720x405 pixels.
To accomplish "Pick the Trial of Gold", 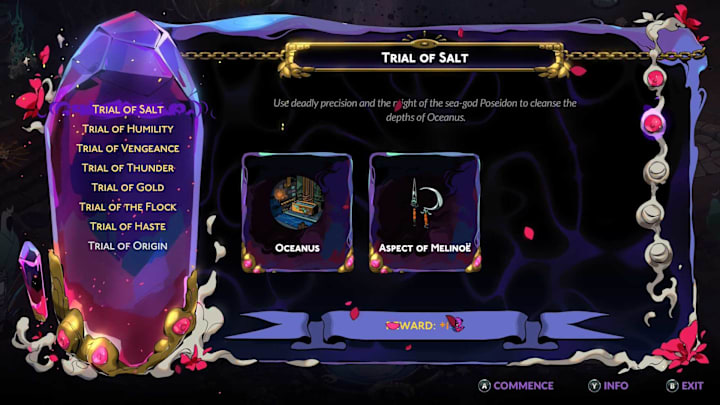I will 127,187.
